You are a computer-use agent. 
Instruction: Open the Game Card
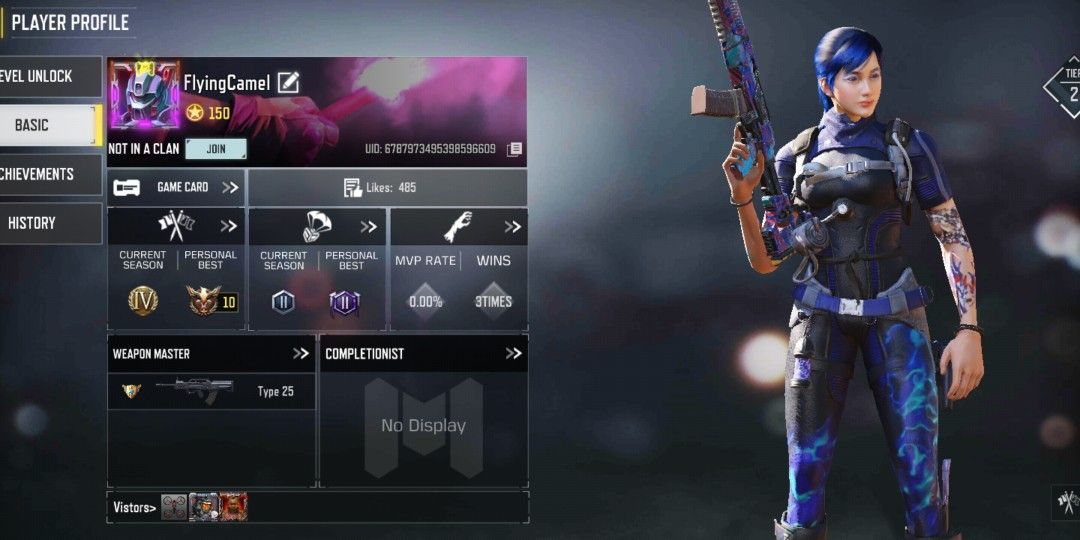(176, 187)
